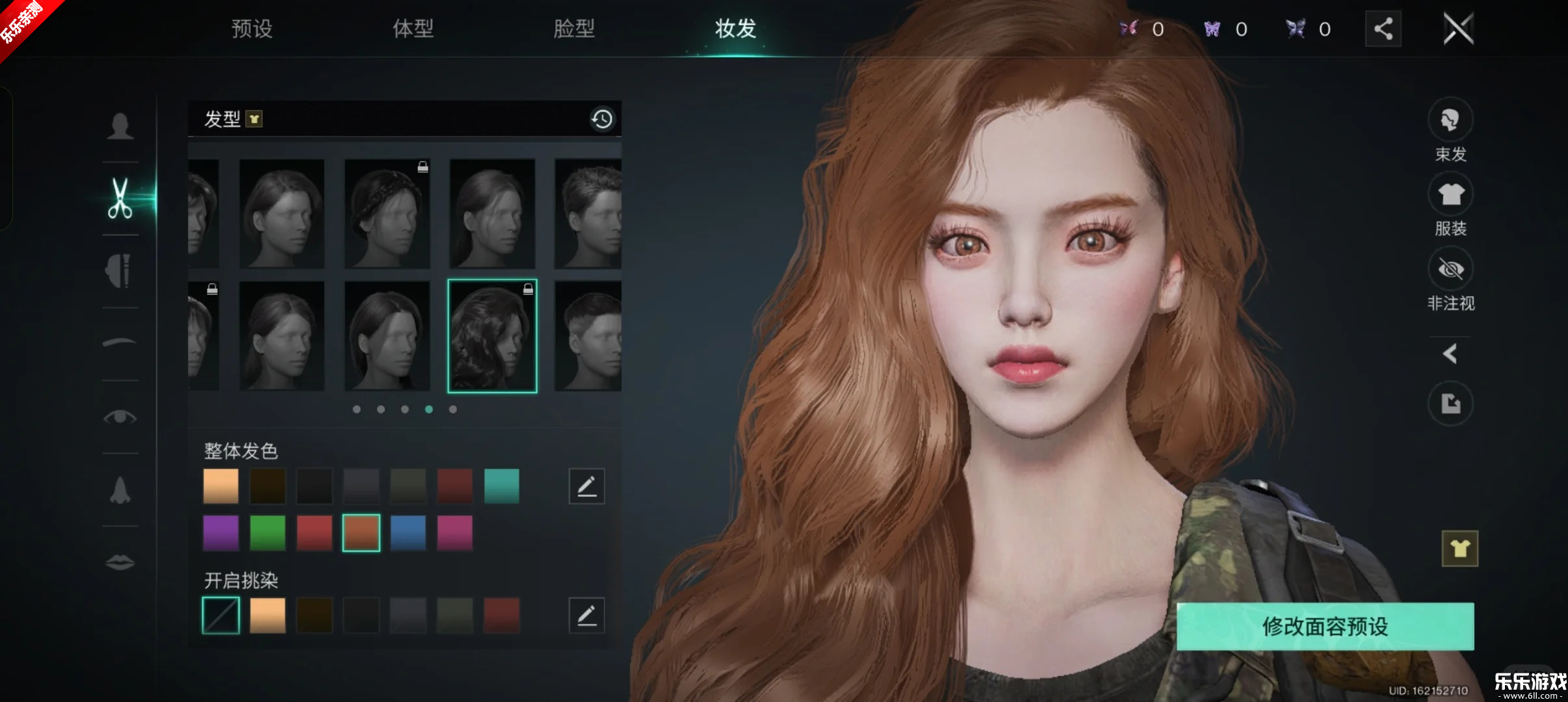Open the 服装 clothing panel icon
The image size is (1568, 702).
click(1452, 194)
